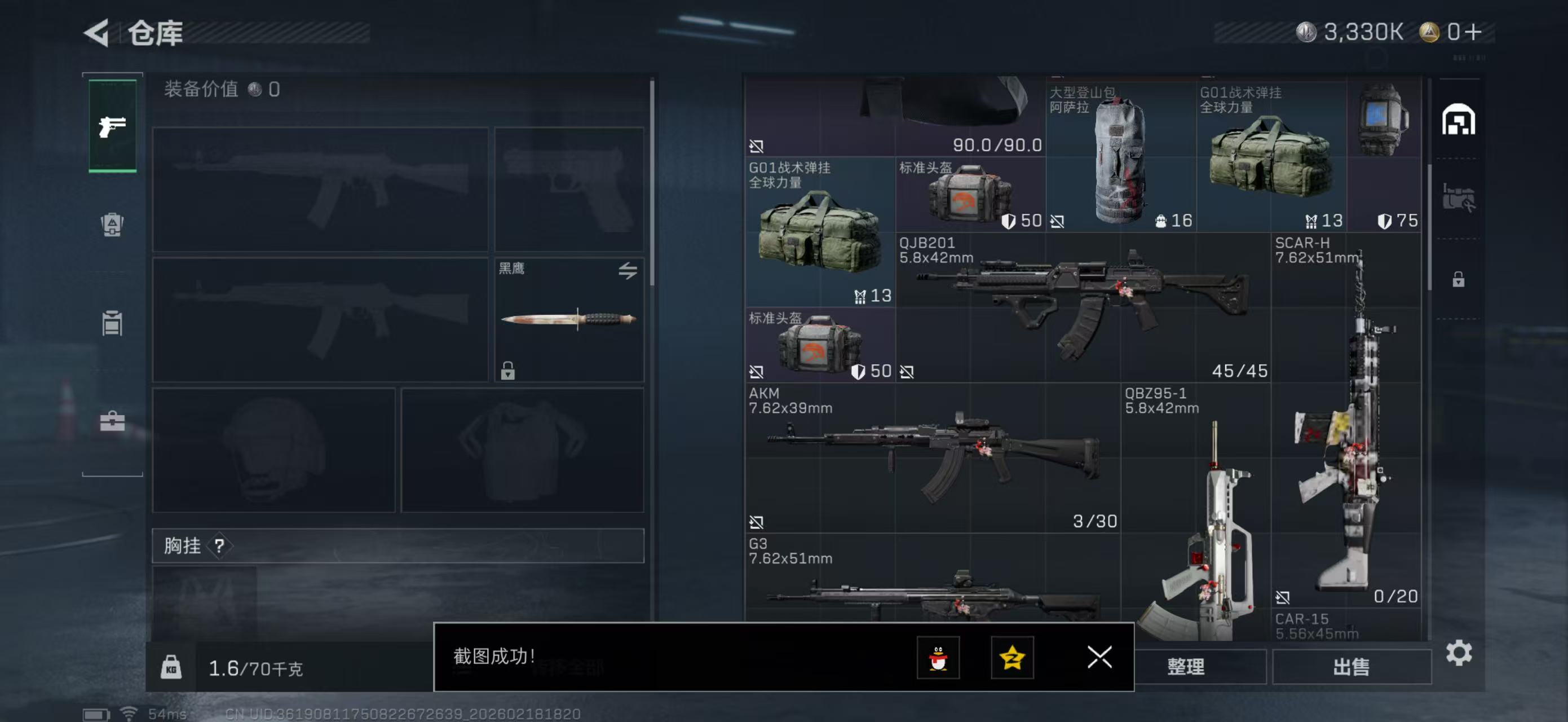Screen dimensions: 1568x722
Task: Pick the G3 rifle item
Action: click(932, 584)
